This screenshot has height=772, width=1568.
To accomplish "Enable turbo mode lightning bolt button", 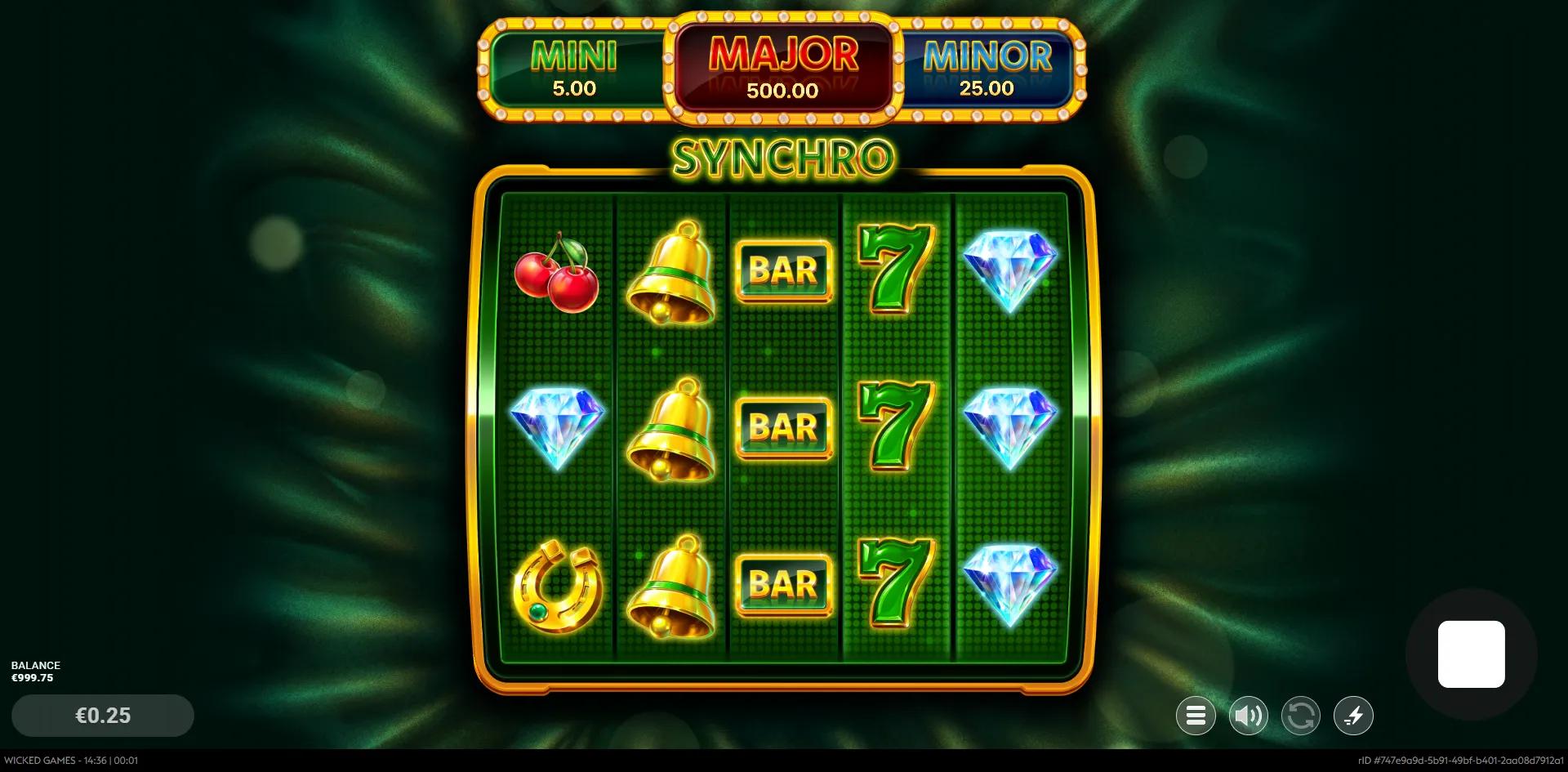I will click(x=1353, y=716).
